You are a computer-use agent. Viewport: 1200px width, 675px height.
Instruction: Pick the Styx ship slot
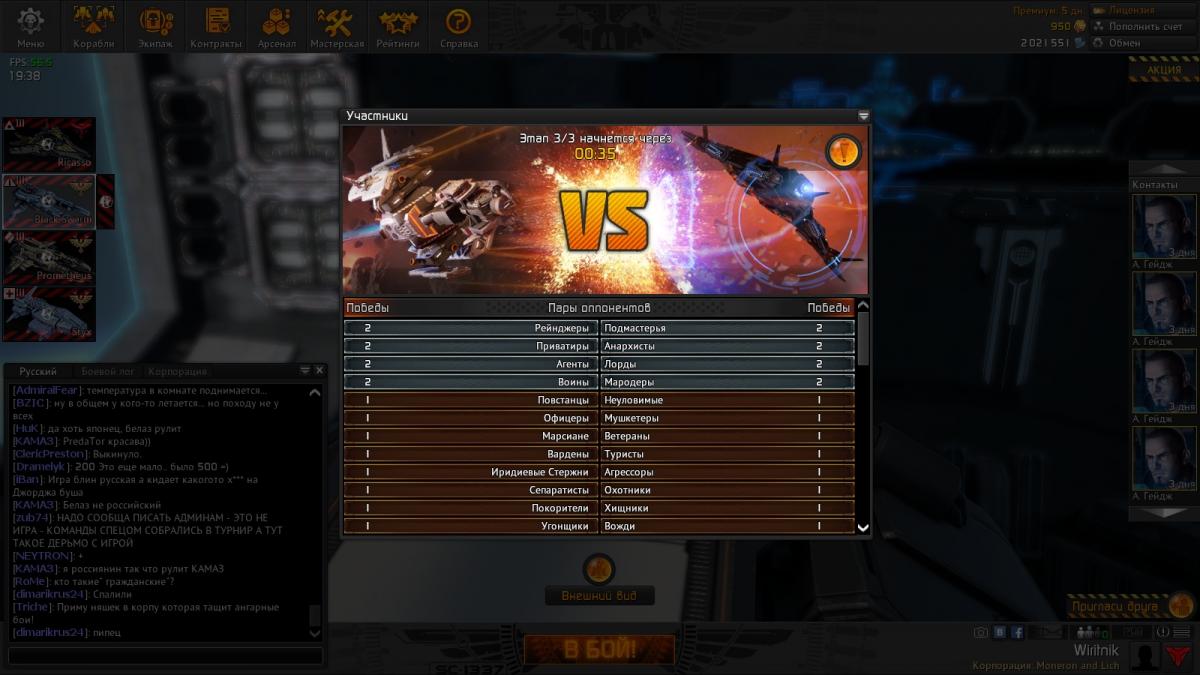[49, 314]
